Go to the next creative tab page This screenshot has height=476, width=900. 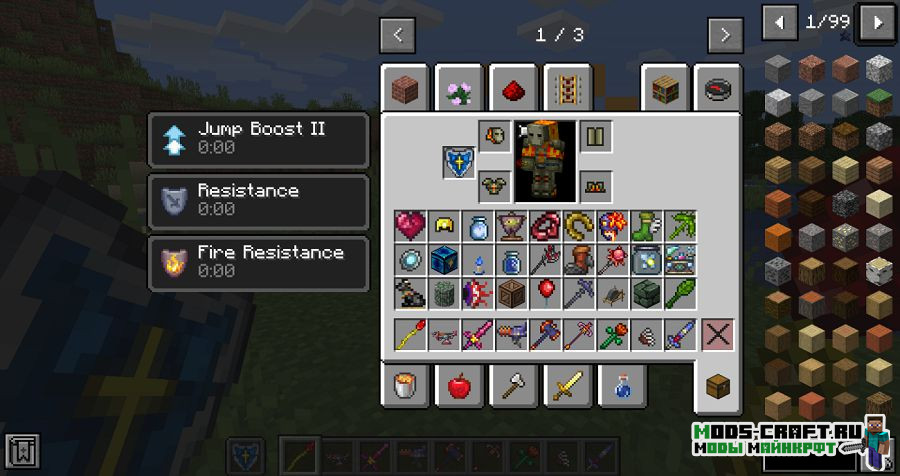725,35
